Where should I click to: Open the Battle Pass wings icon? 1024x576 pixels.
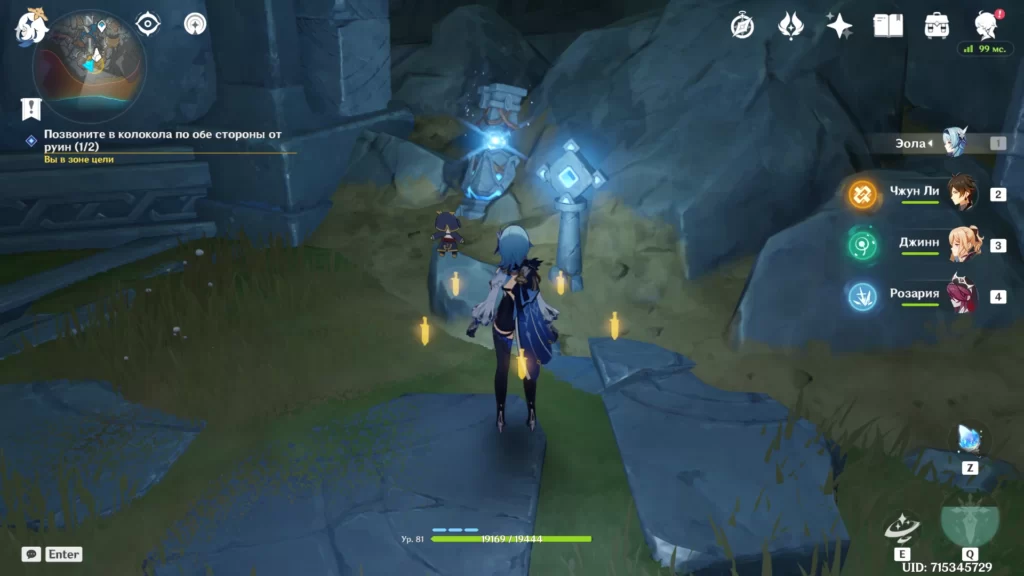pyautogui.click(x=791, y=26)
